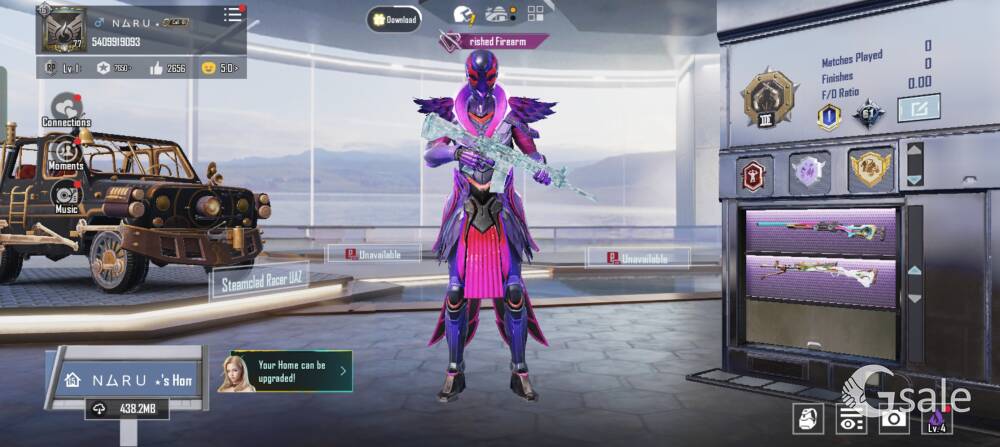
Task: Click the edit button beside stats
Action: (918, 107)
